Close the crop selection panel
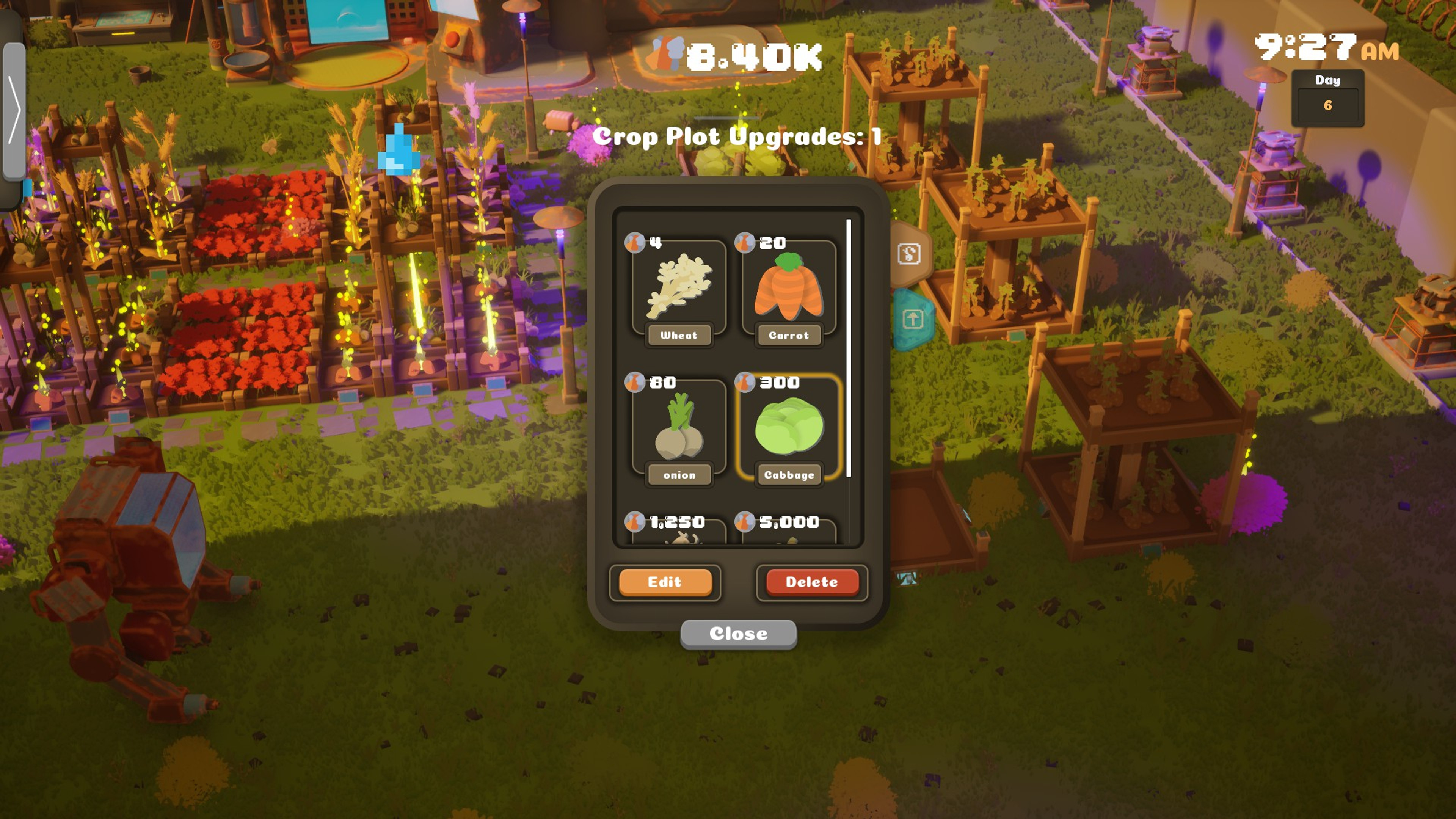 point(738,634)
